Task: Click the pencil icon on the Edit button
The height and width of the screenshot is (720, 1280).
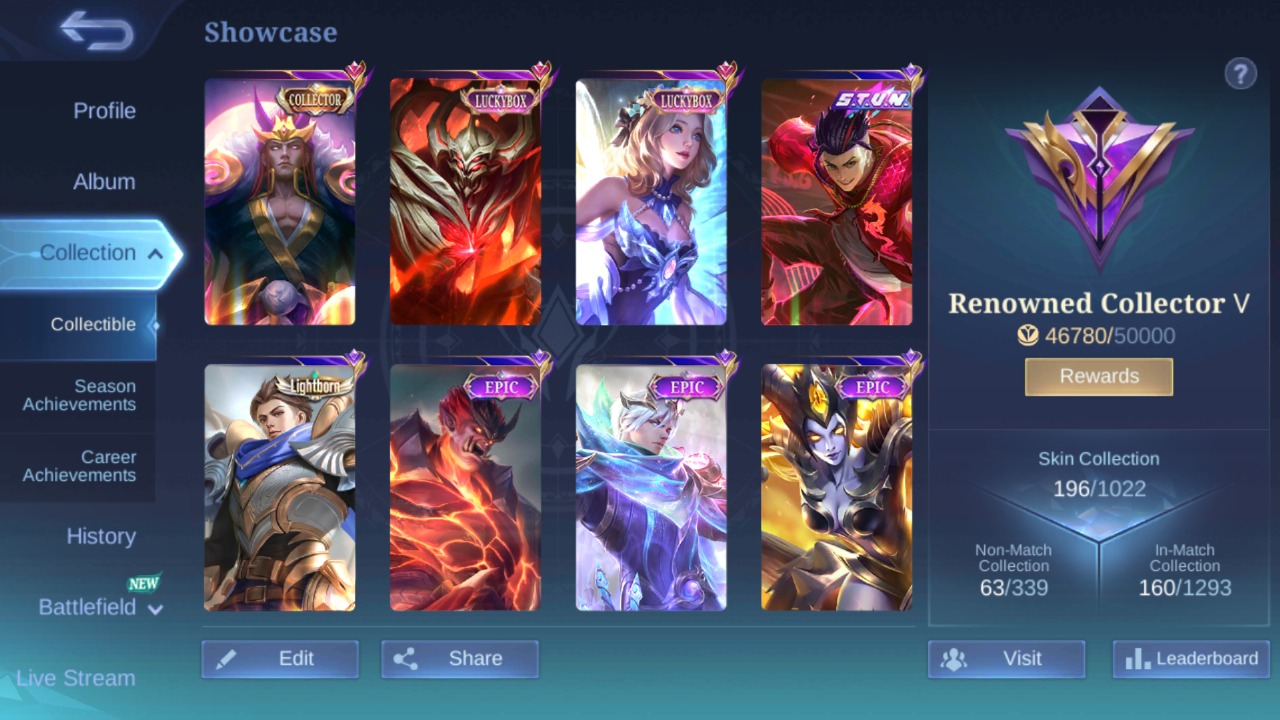Action: coord(228,658)
